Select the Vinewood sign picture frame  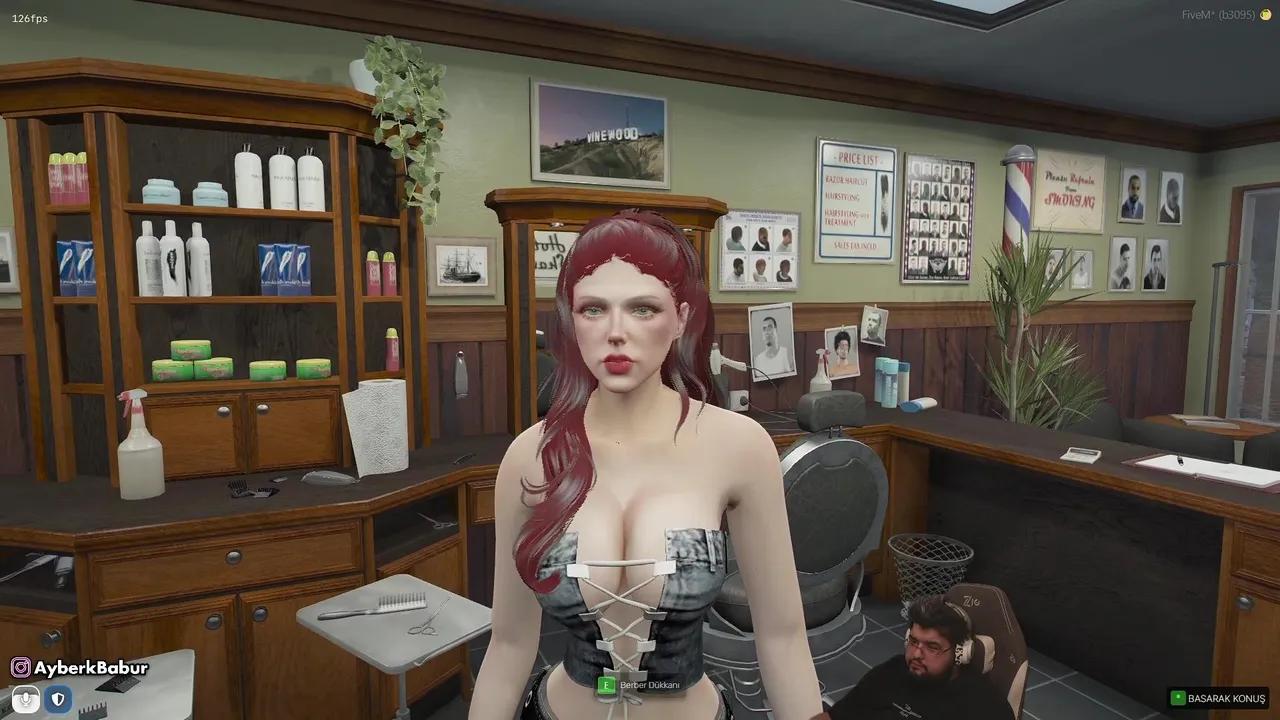(600, 133)
